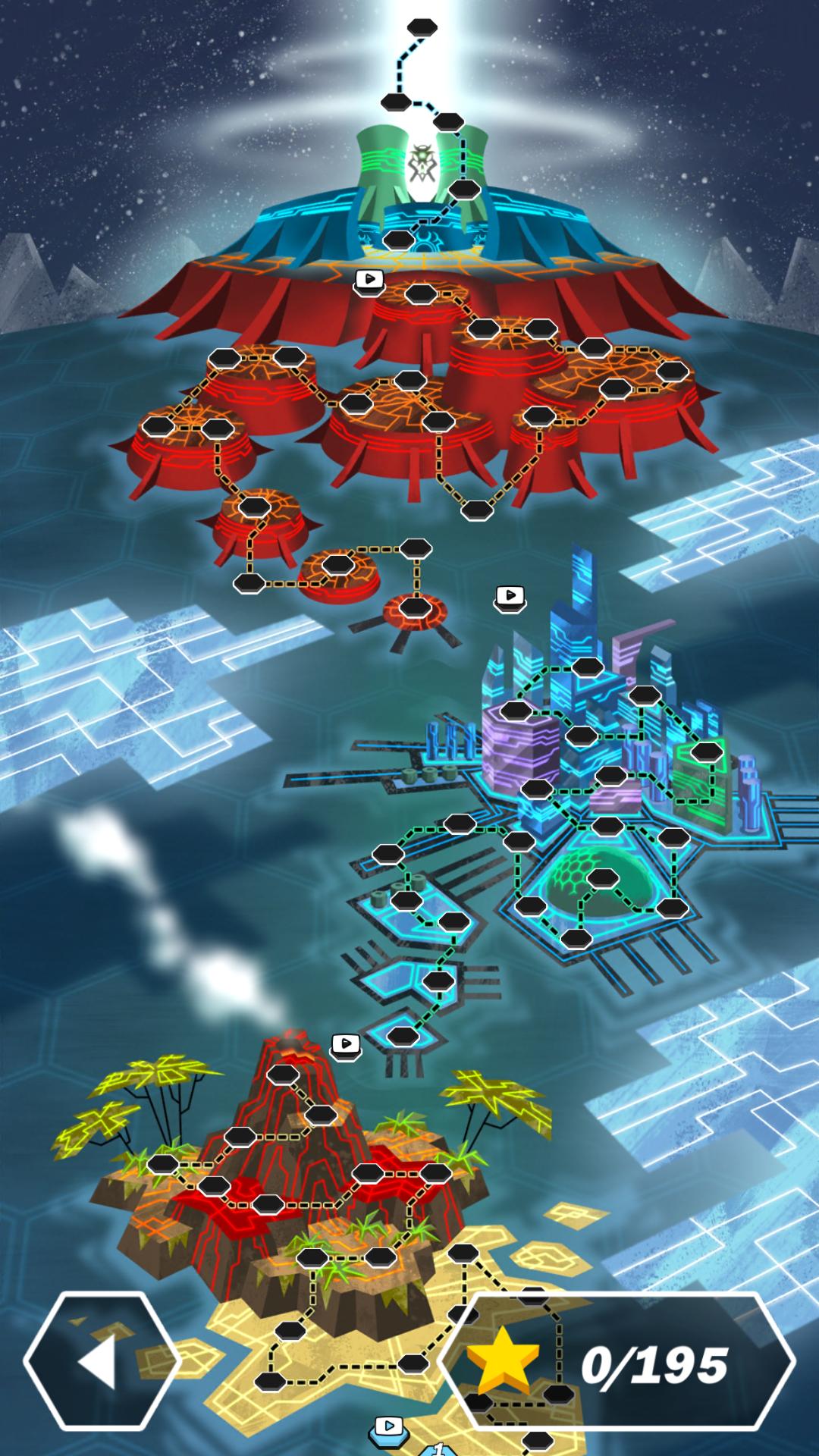This screenshot has width=819, height=1456.
Task: Open the video icon above the neon city
Action: (510, 596)
